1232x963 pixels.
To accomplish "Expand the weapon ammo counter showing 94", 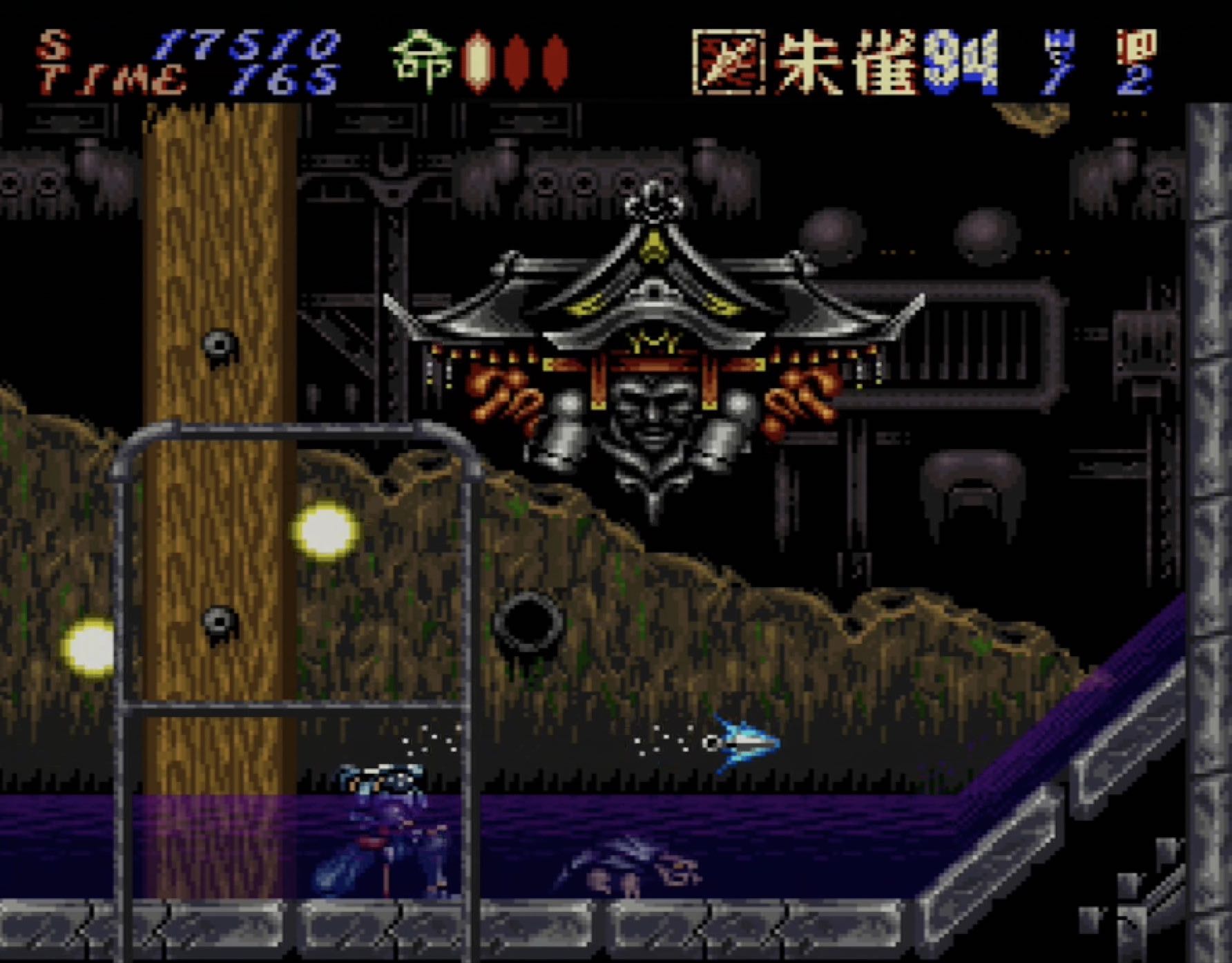I will 960,61.
